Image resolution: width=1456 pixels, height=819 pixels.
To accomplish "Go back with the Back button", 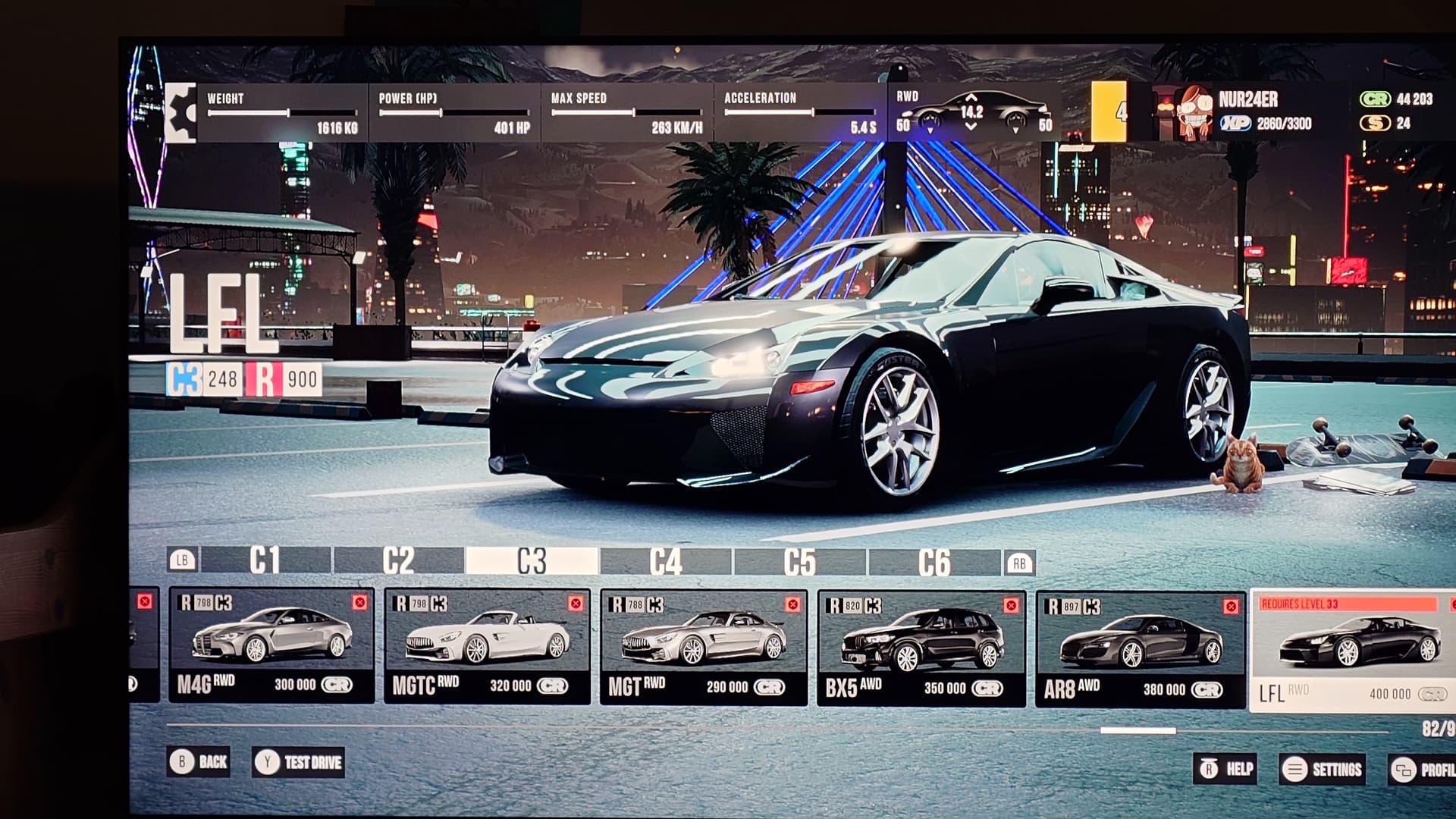I will click(199, 761).
